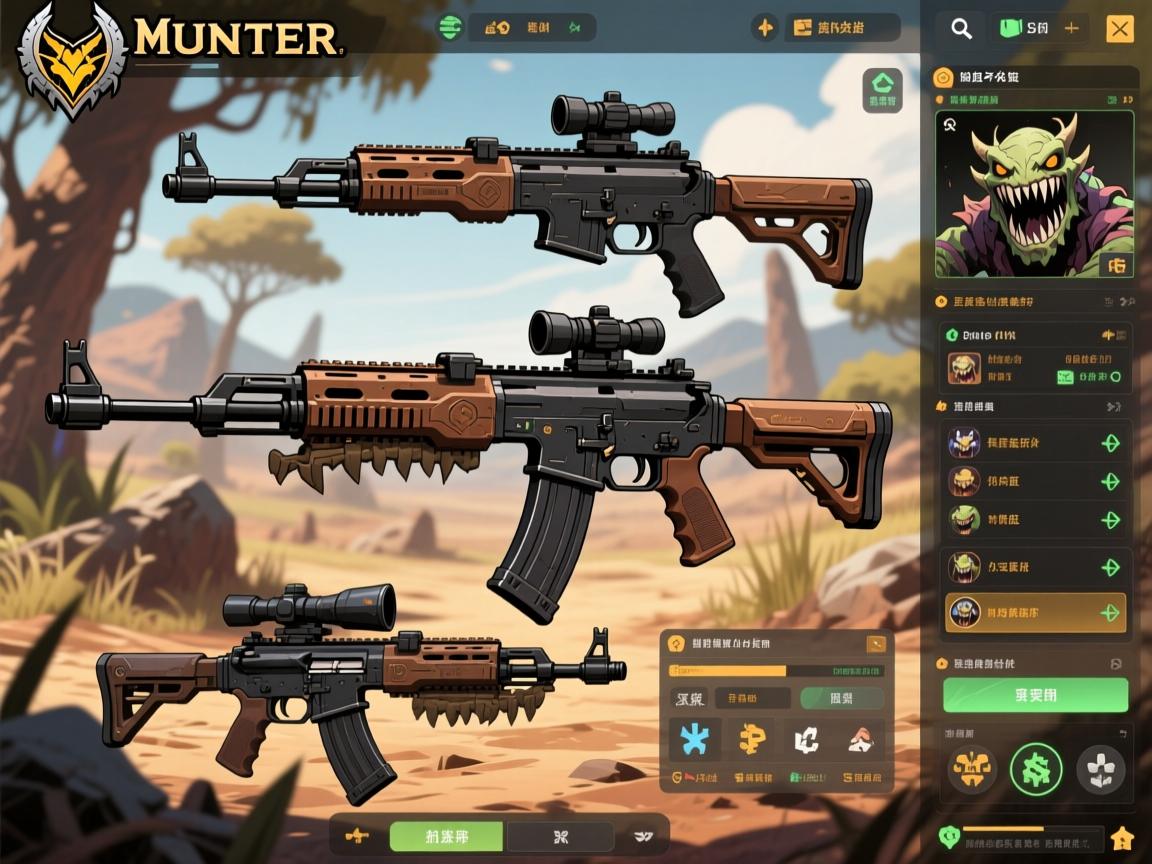This screenshot has height=864, width=1152.
Task: Pick the orange glyph icon slot
Action: click(x=750, y=739)
